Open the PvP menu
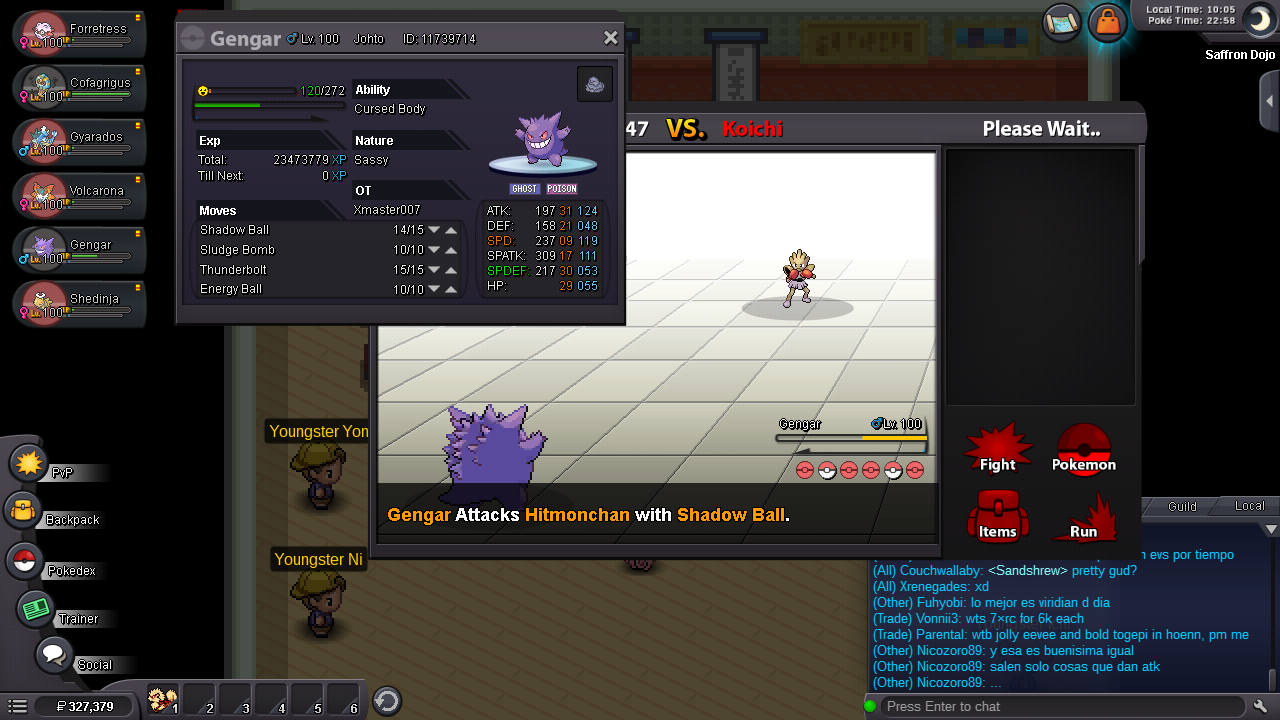 point(30,464)
